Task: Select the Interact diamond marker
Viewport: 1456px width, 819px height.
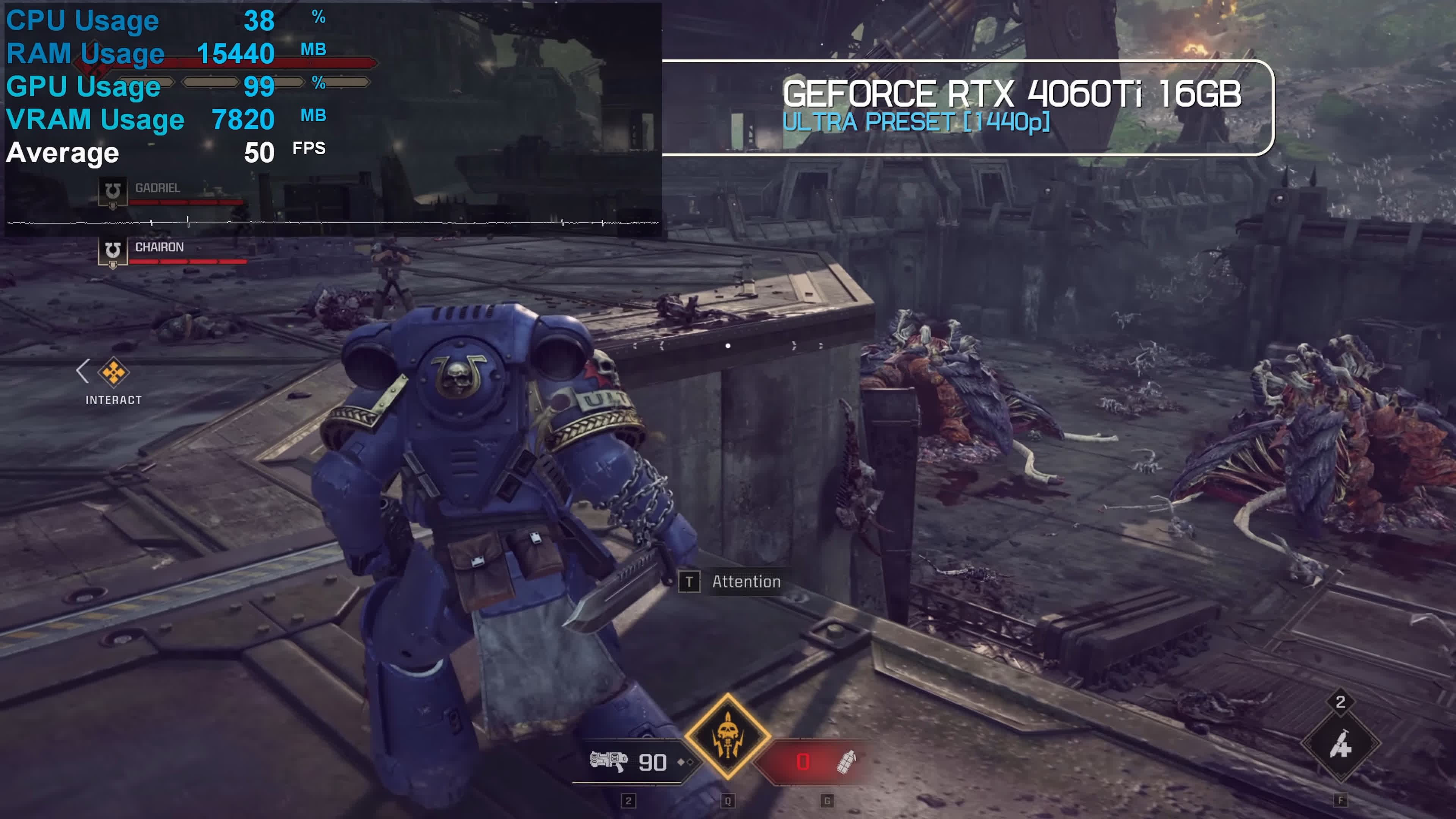Action: 114,372
